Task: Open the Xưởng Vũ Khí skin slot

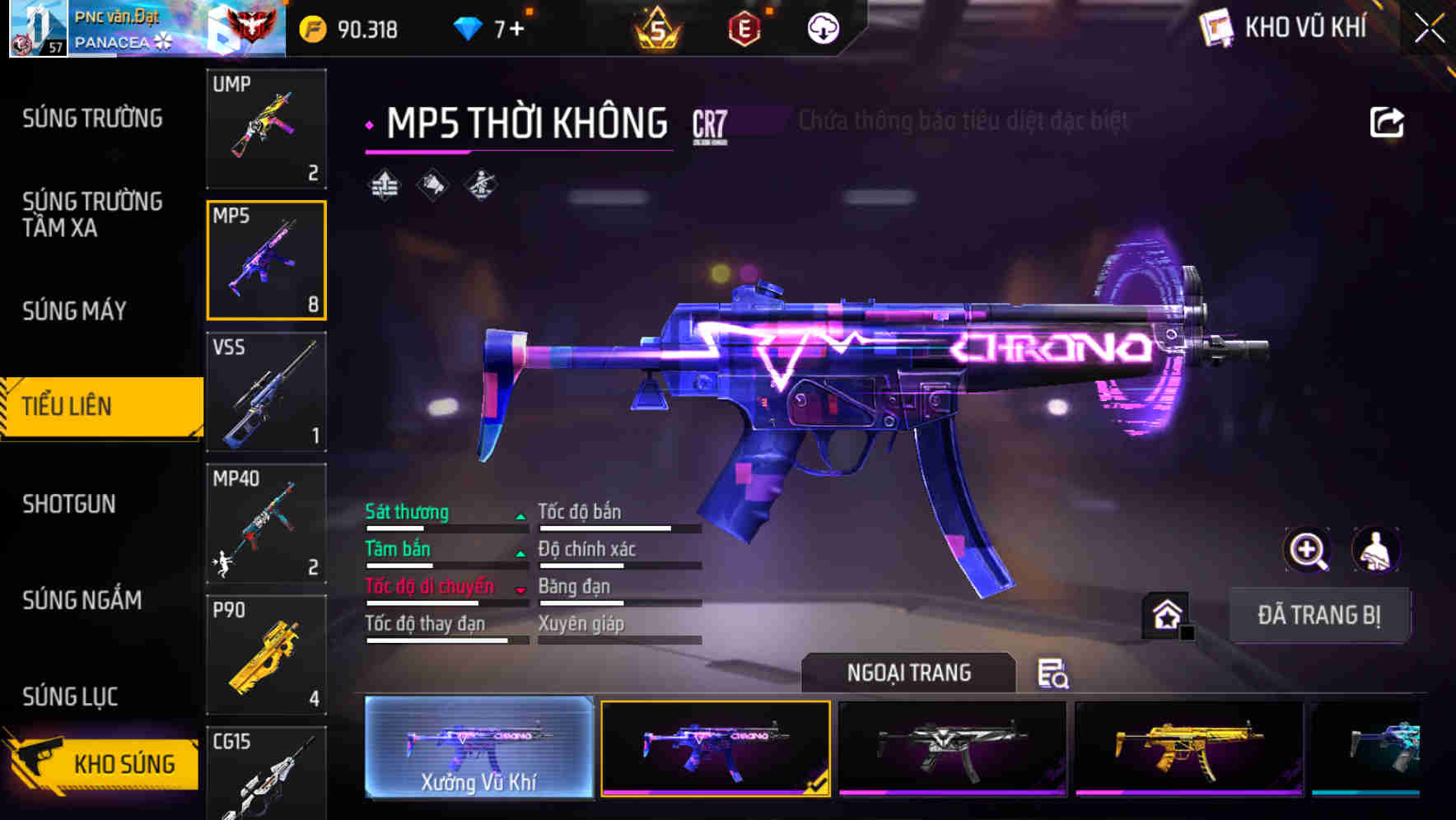Action: point(478,751)
